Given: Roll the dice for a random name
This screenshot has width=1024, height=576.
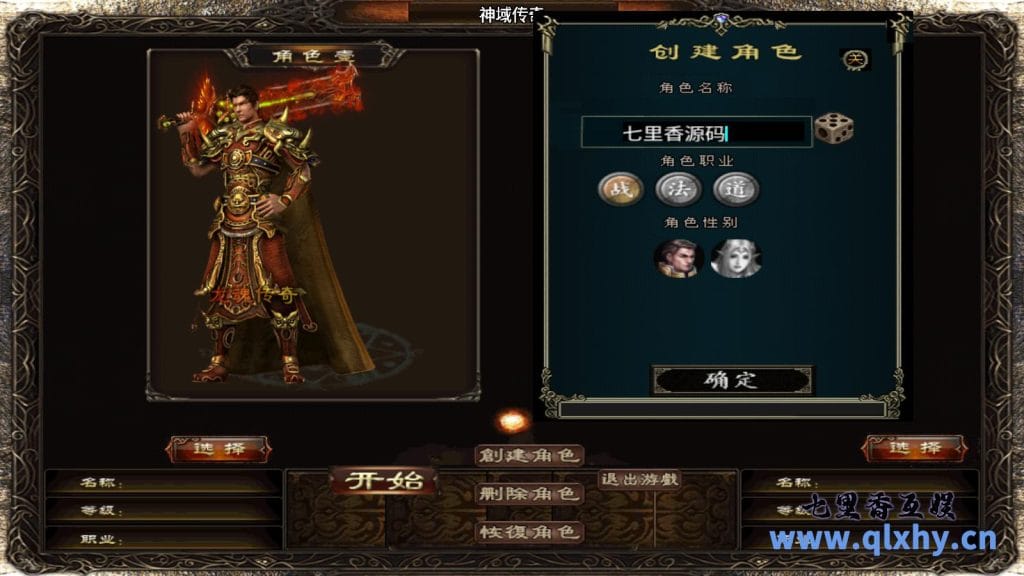Looking at the screenshot, I should tap(833, 130).
